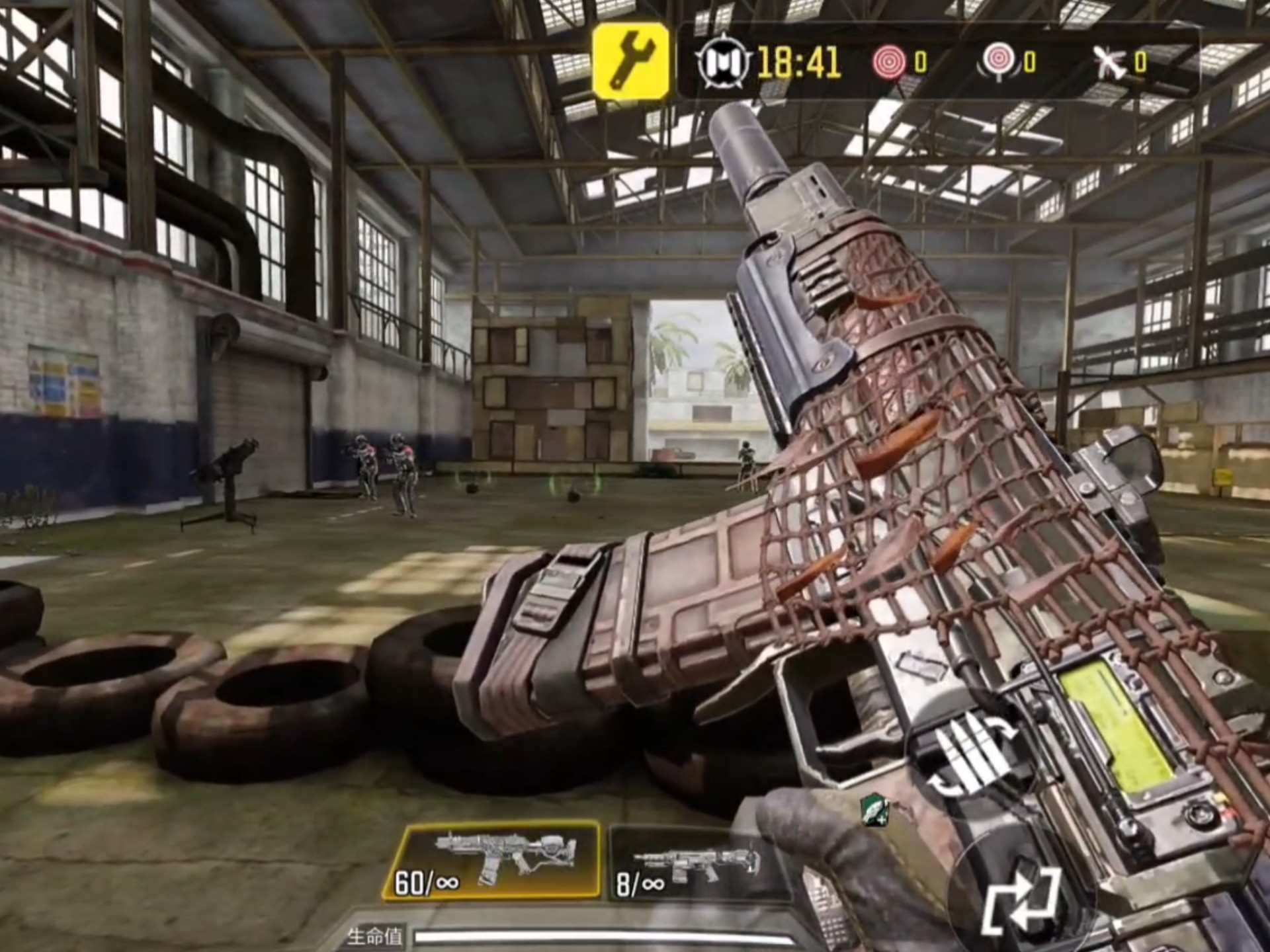Viewport: 1270px width, 952px height.
Task: Tap the small green perk badge icon
Action: click(x=875, y=811)
